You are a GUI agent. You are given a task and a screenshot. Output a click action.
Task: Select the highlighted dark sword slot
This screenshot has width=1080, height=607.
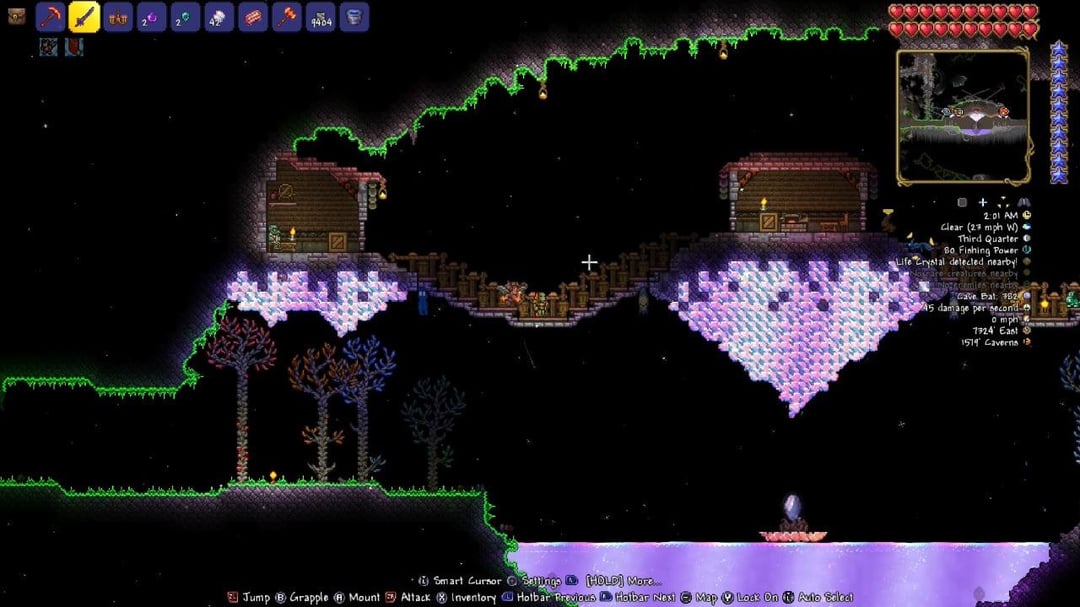[x=84, y=17]
